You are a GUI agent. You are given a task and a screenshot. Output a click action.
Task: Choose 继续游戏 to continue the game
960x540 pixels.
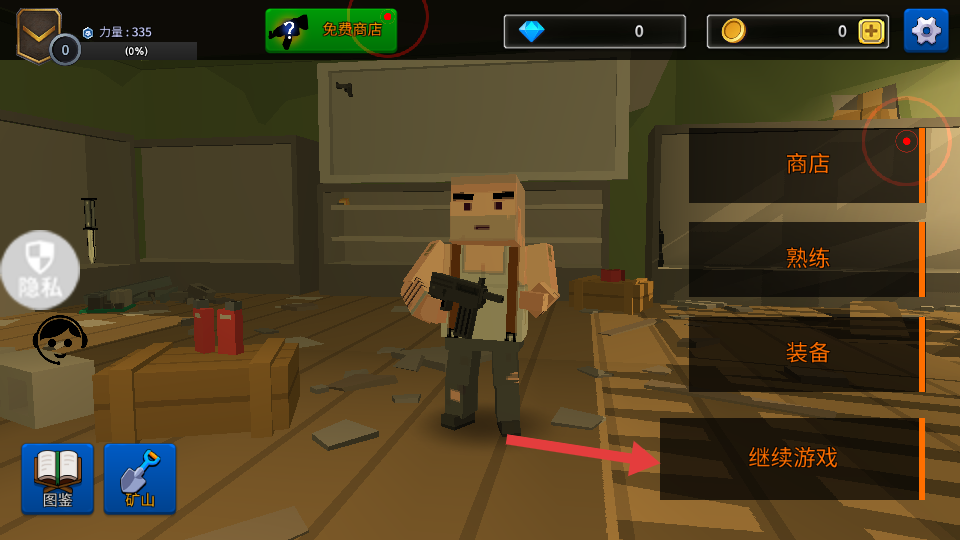(x=792, y=459)
